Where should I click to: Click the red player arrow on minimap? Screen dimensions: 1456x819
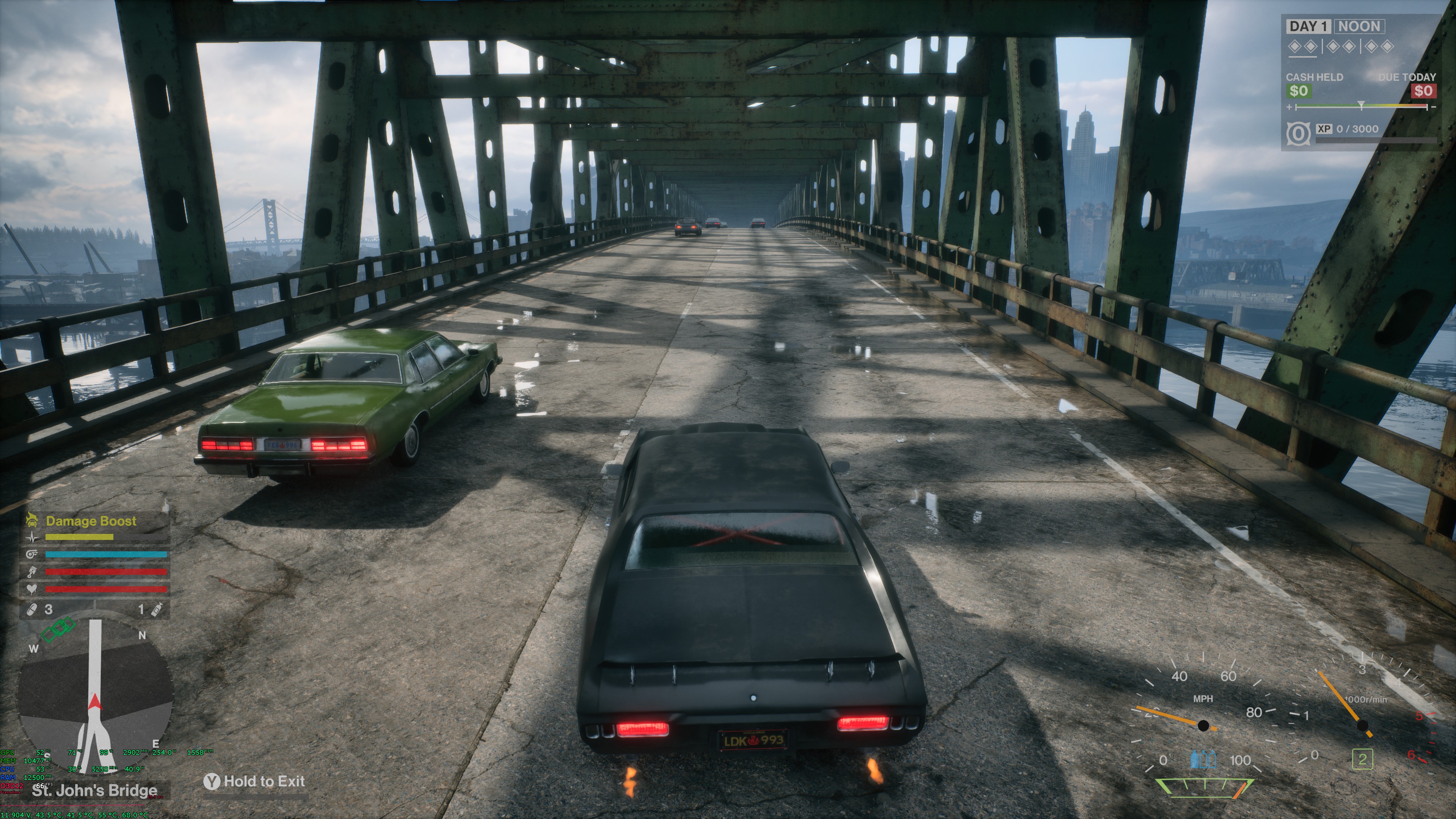[94, 703]
